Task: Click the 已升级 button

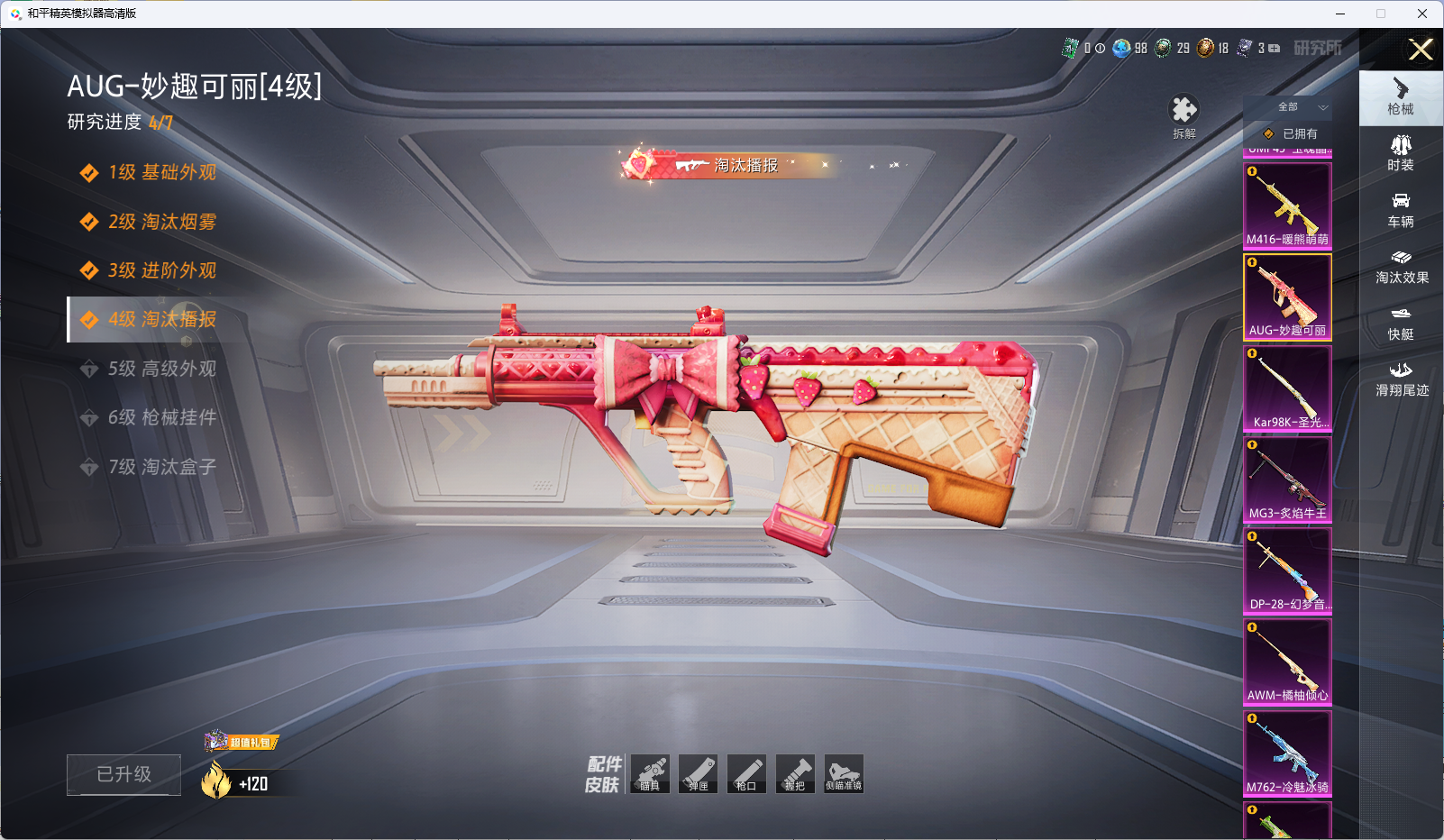Action: (123, 774)
